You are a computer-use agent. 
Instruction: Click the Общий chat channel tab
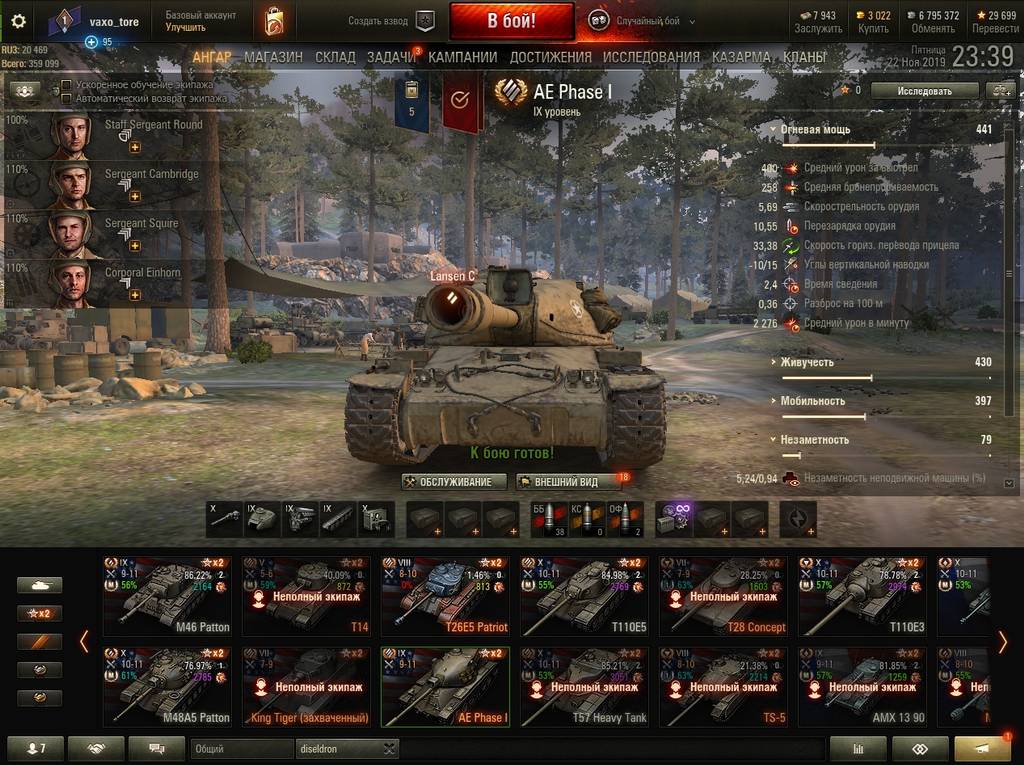pyautogui.click(x=240, y=748)
